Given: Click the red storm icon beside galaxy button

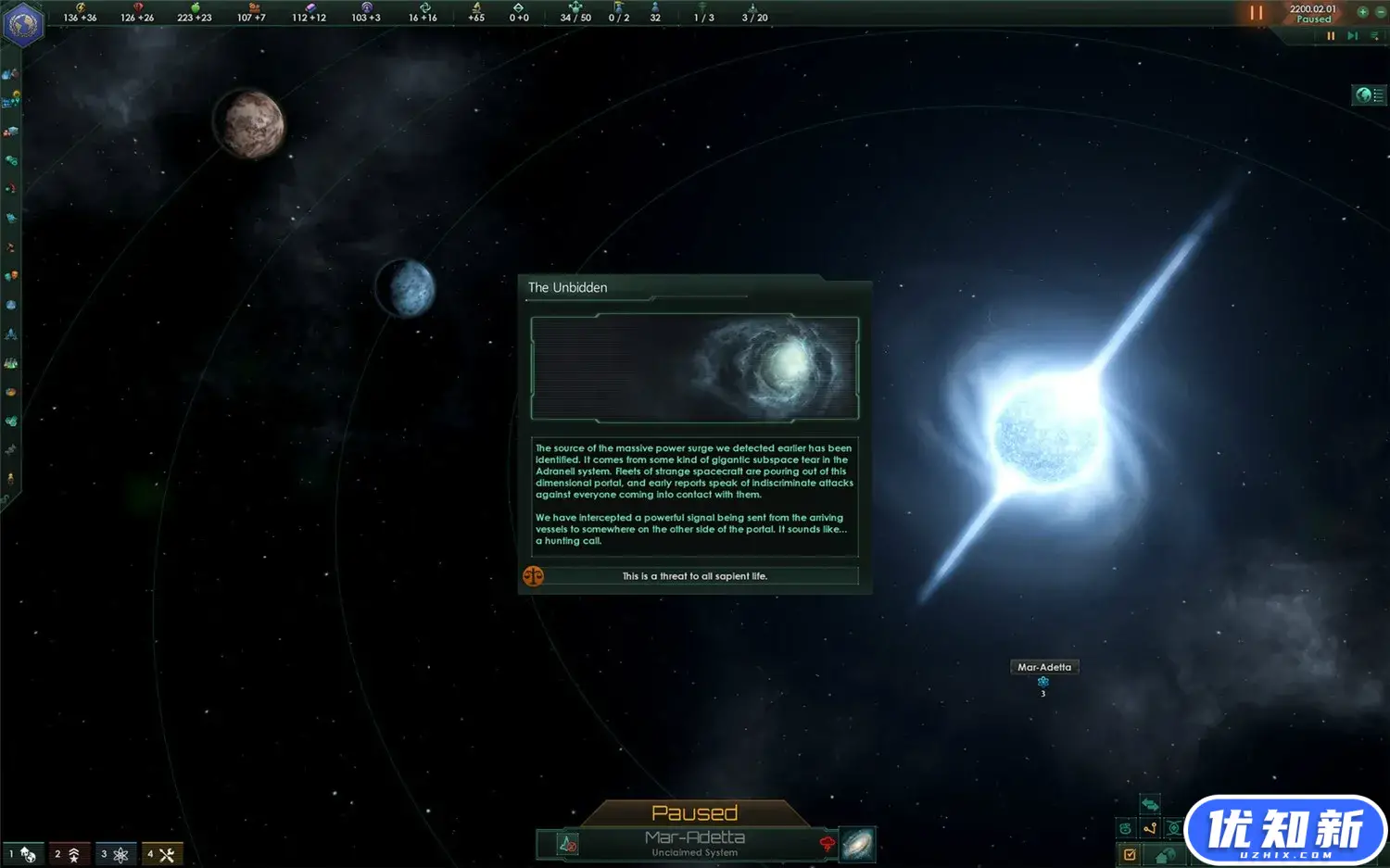Looking at the screenshot, I should pyautogui.click(x=827, y=844).
